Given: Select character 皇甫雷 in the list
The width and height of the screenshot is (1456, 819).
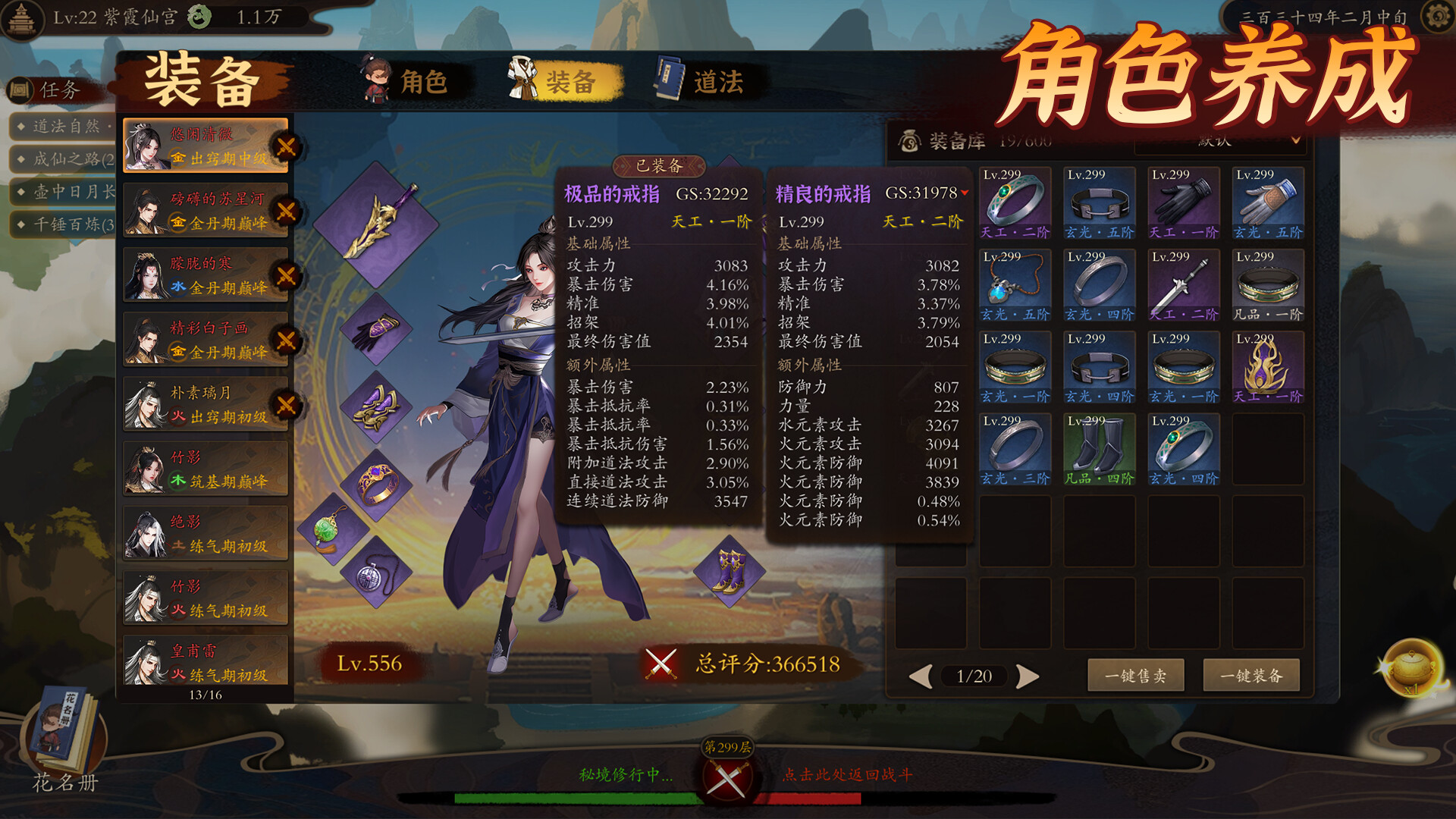Looking at the screenshot, I should tap(206, 662).
